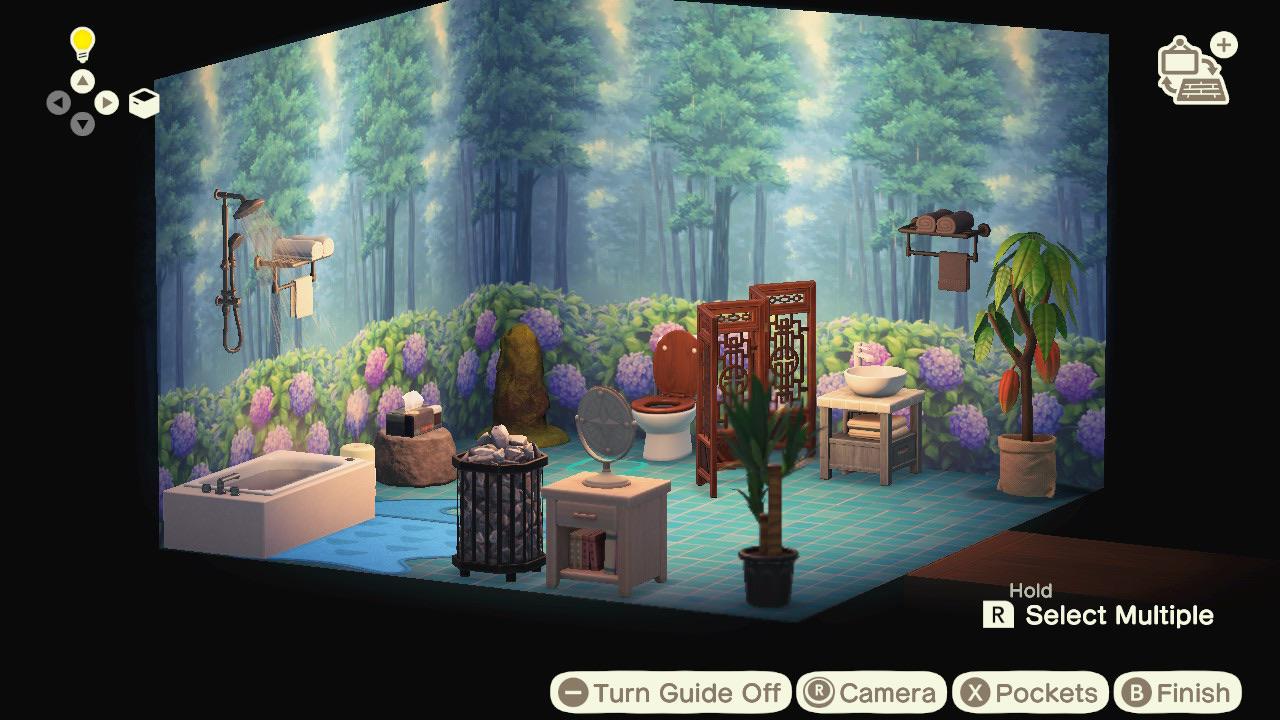Click the down arrow on the d-pad
This screenshot has height=720, width=1280.
(81, 122)
